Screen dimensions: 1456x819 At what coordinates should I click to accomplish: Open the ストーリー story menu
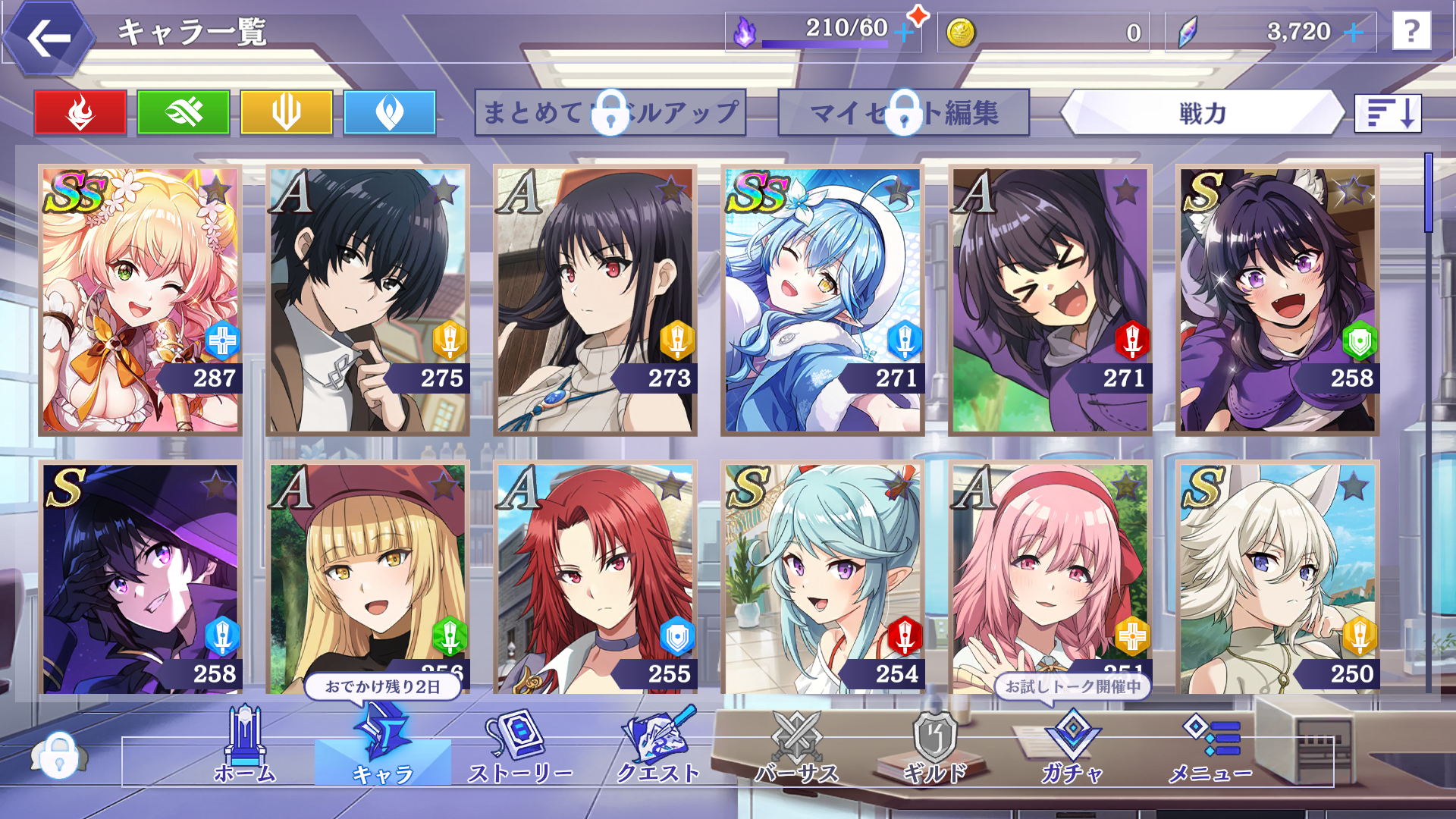pyautogui.click(x=520, y=747)
